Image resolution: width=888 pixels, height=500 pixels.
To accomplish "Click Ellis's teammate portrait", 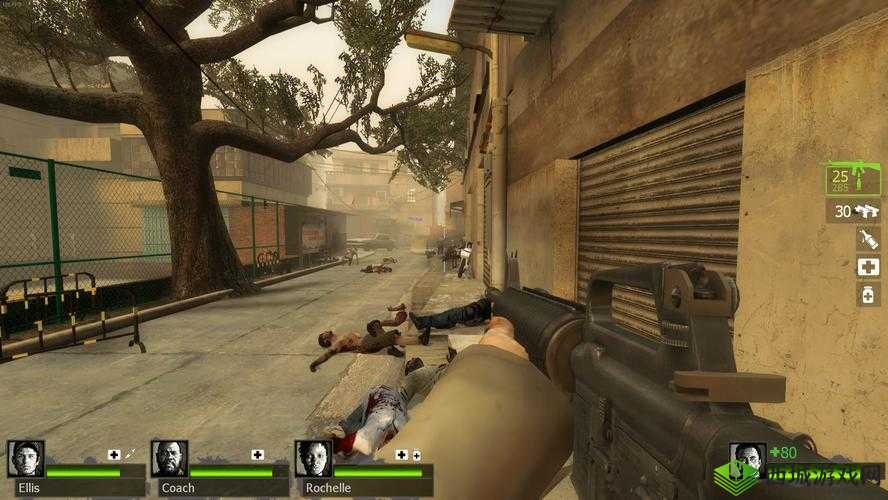I will (x=25, y=459).
